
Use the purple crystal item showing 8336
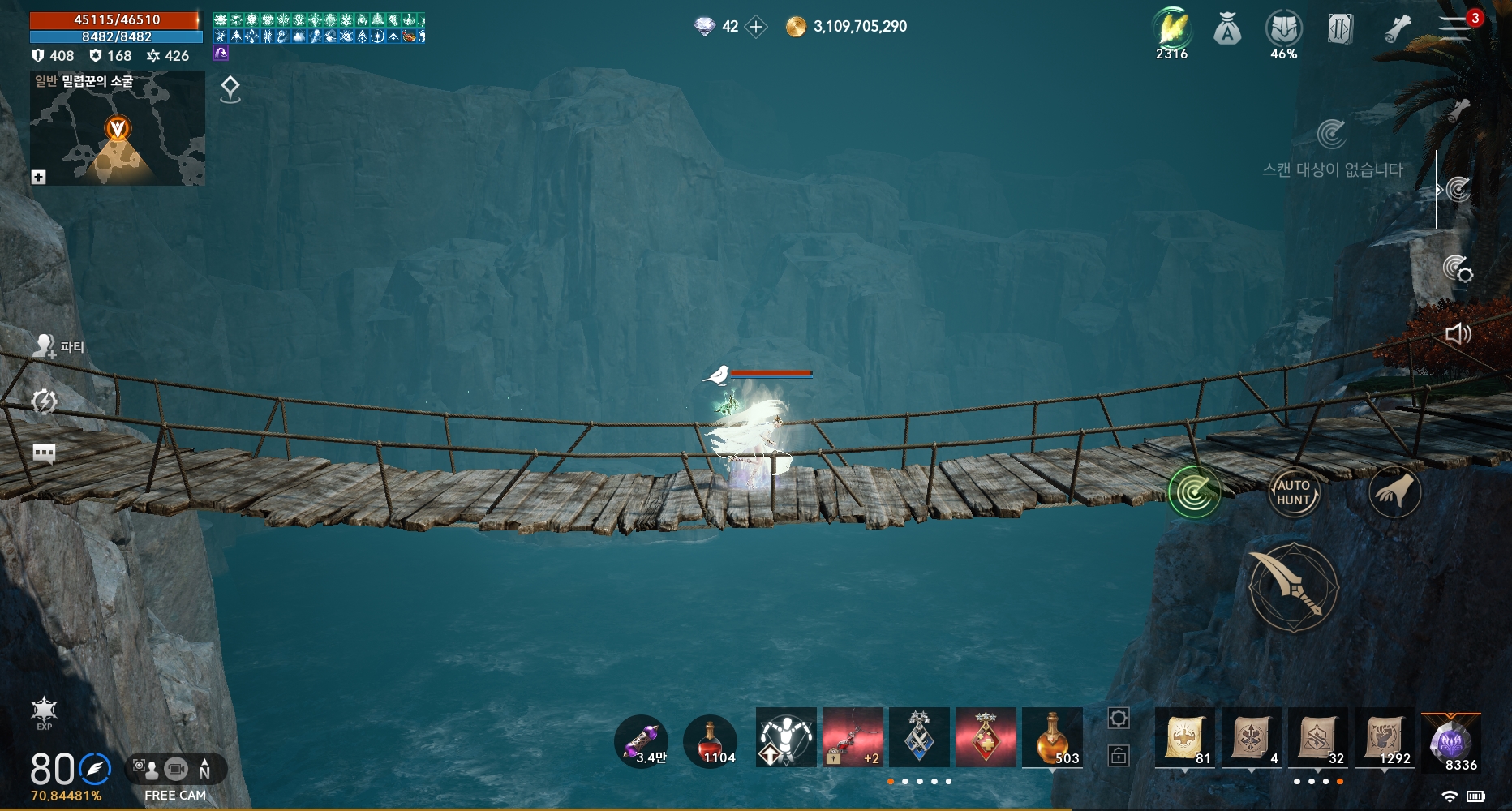pos(1451,741)
